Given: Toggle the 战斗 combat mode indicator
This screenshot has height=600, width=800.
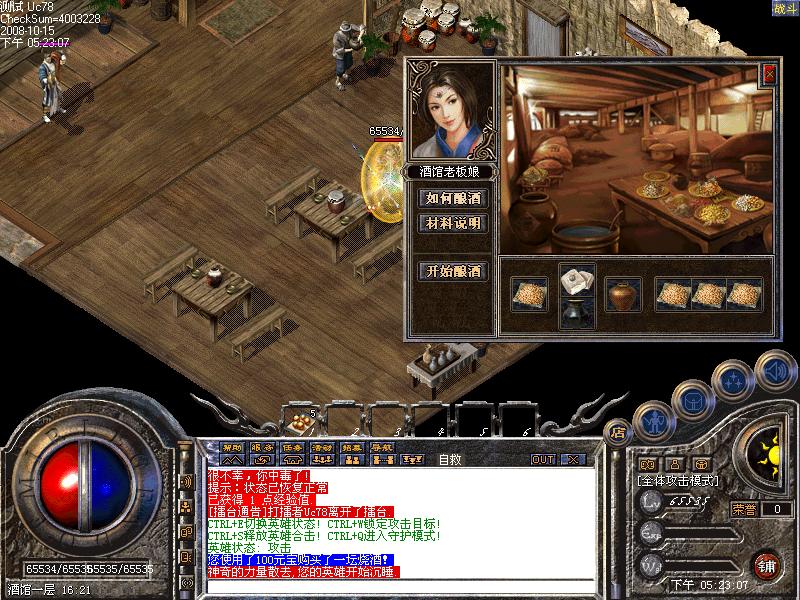Looking at the screenshot, I should 784,8.
